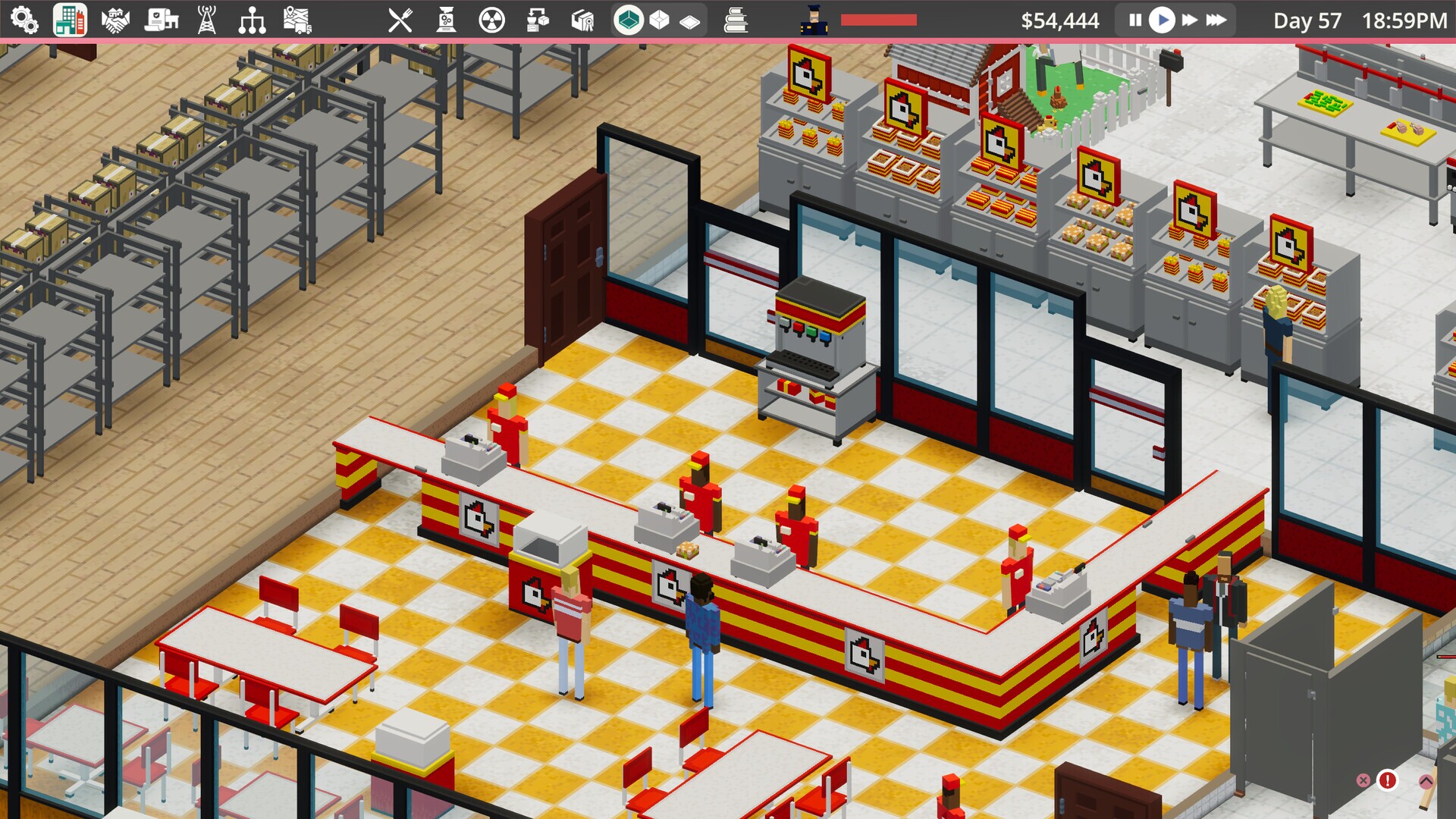The width and height of the screenshot is (1456, 819).
Task: Switch to the wireframe cube view mode
Action: (659, 19)
